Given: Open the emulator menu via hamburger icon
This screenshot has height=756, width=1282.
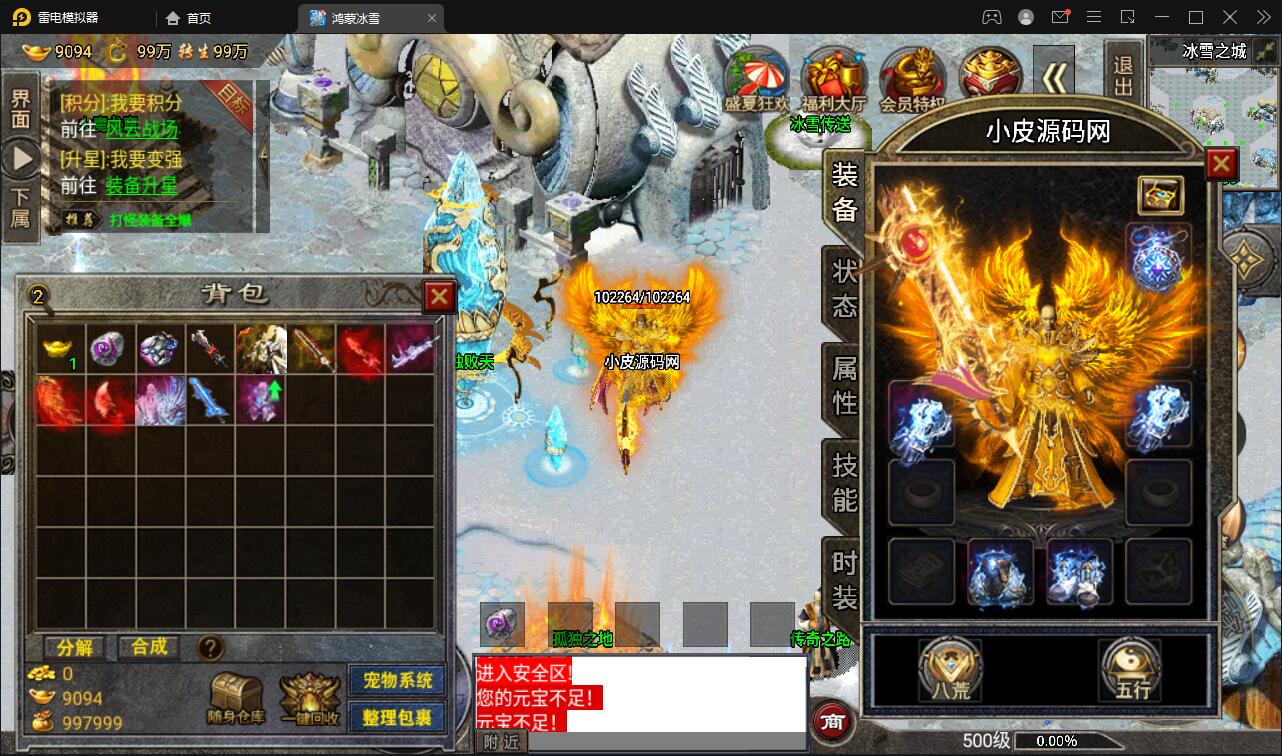Looking at the screenshot, I should (1094, 17).
